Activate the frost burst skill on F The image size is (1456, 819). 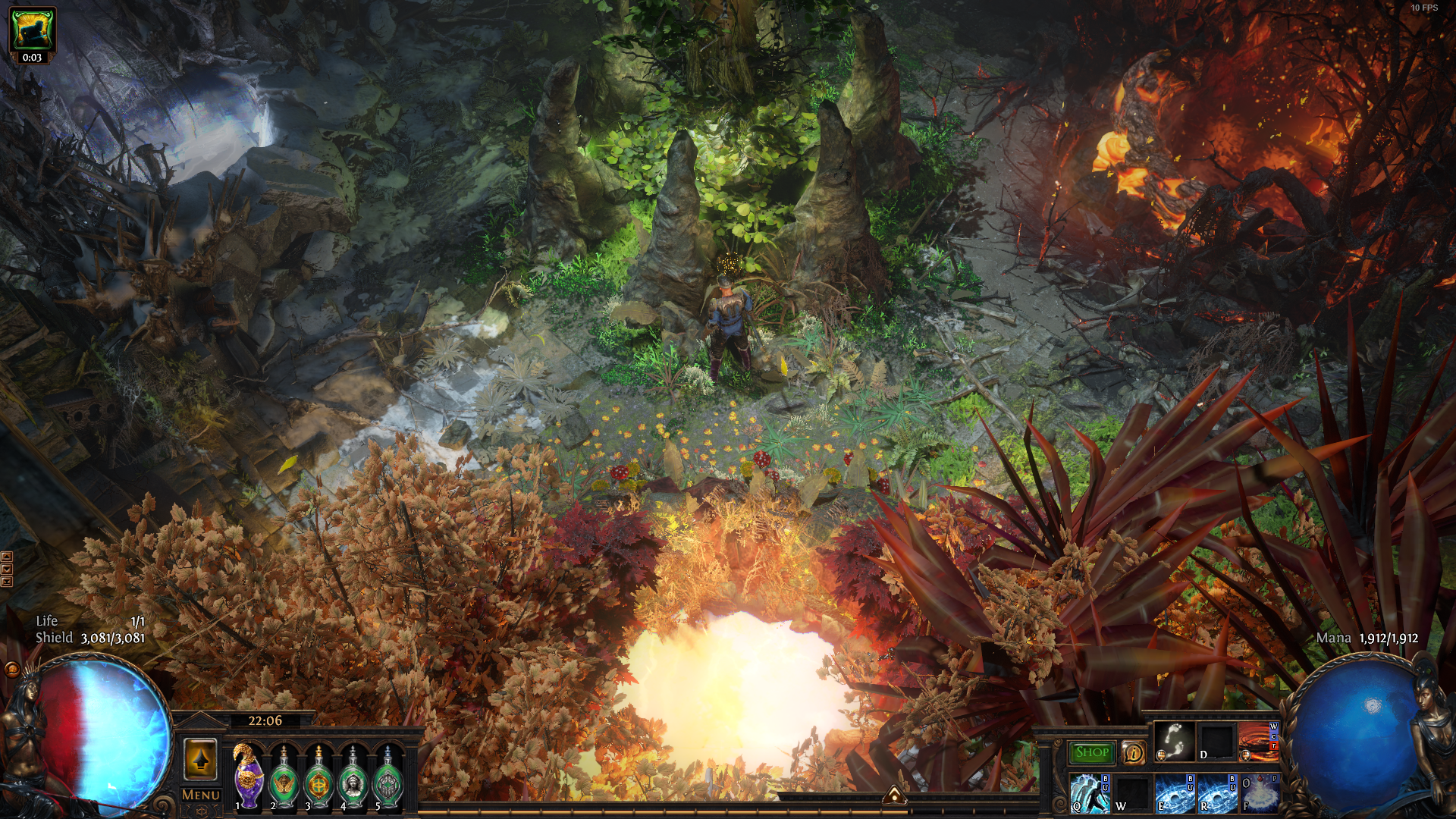tap(1259, 793)
